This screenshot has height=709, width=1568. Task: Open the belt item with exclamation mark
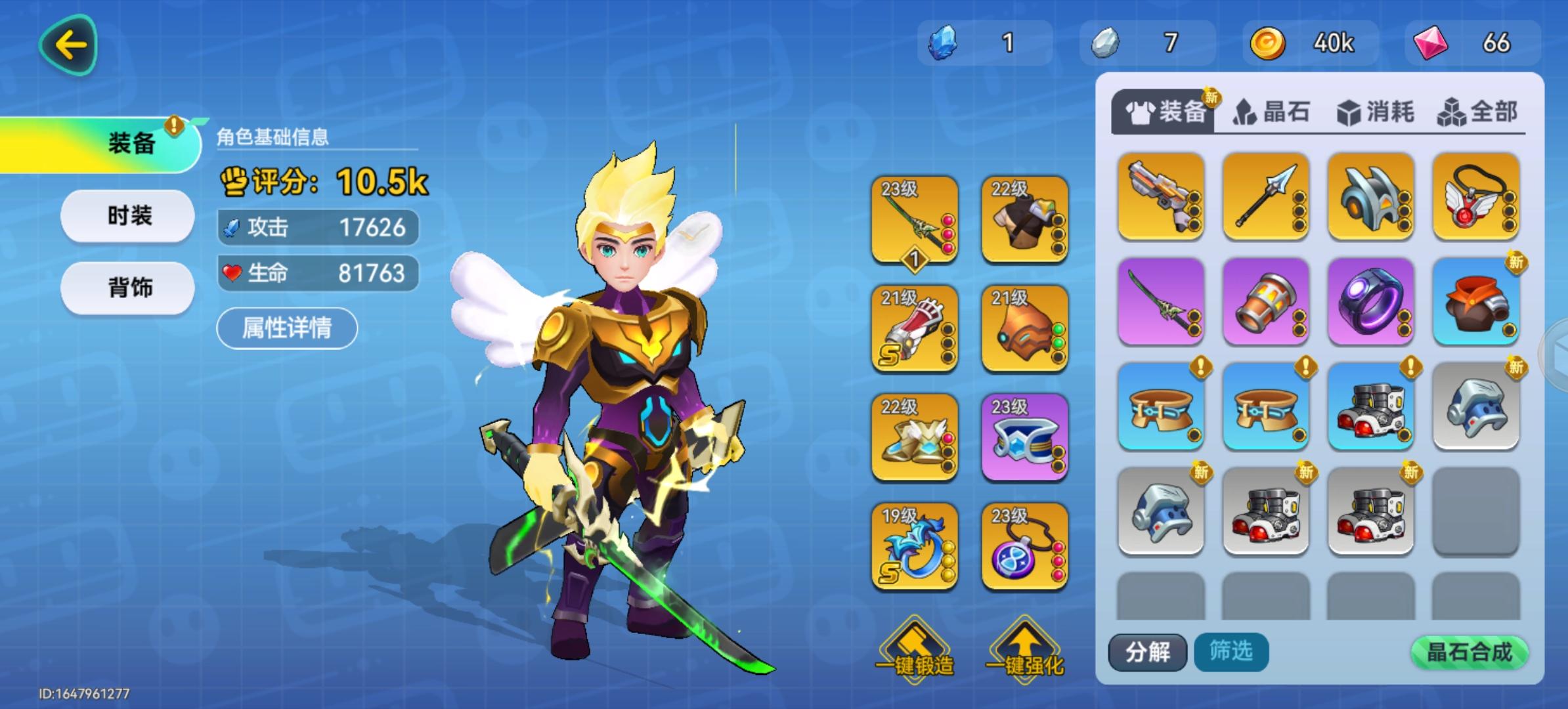pyautogui.click(x=1161, y=407)
